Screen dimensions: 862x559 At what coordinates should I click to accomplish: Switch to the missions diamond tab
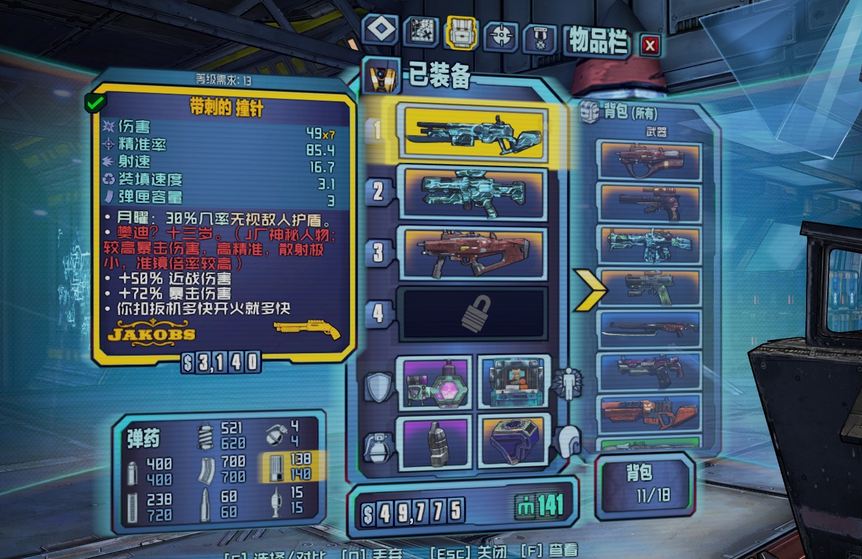coord(380,30)
